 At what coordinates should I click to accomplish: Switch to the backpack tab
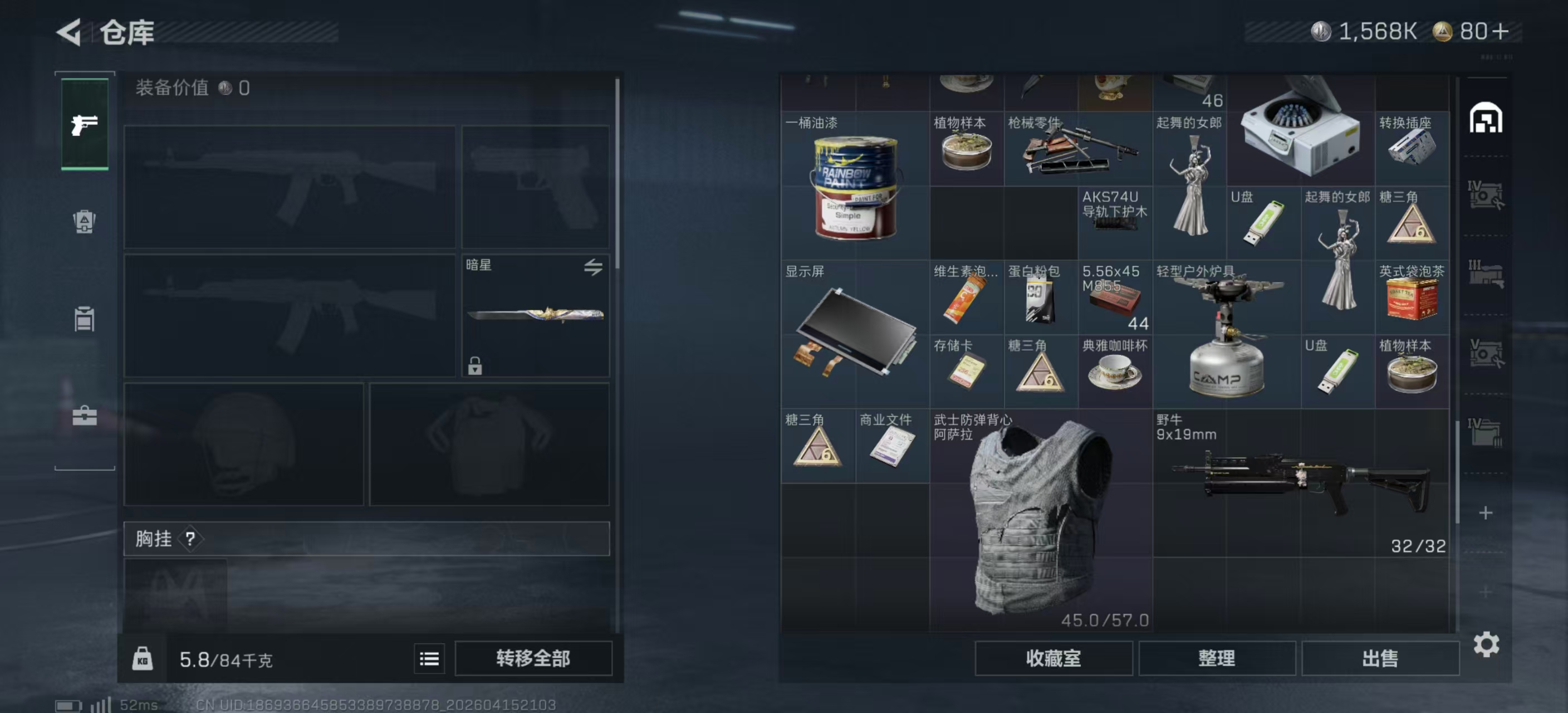pyautogui.click(x=85, y=222)
